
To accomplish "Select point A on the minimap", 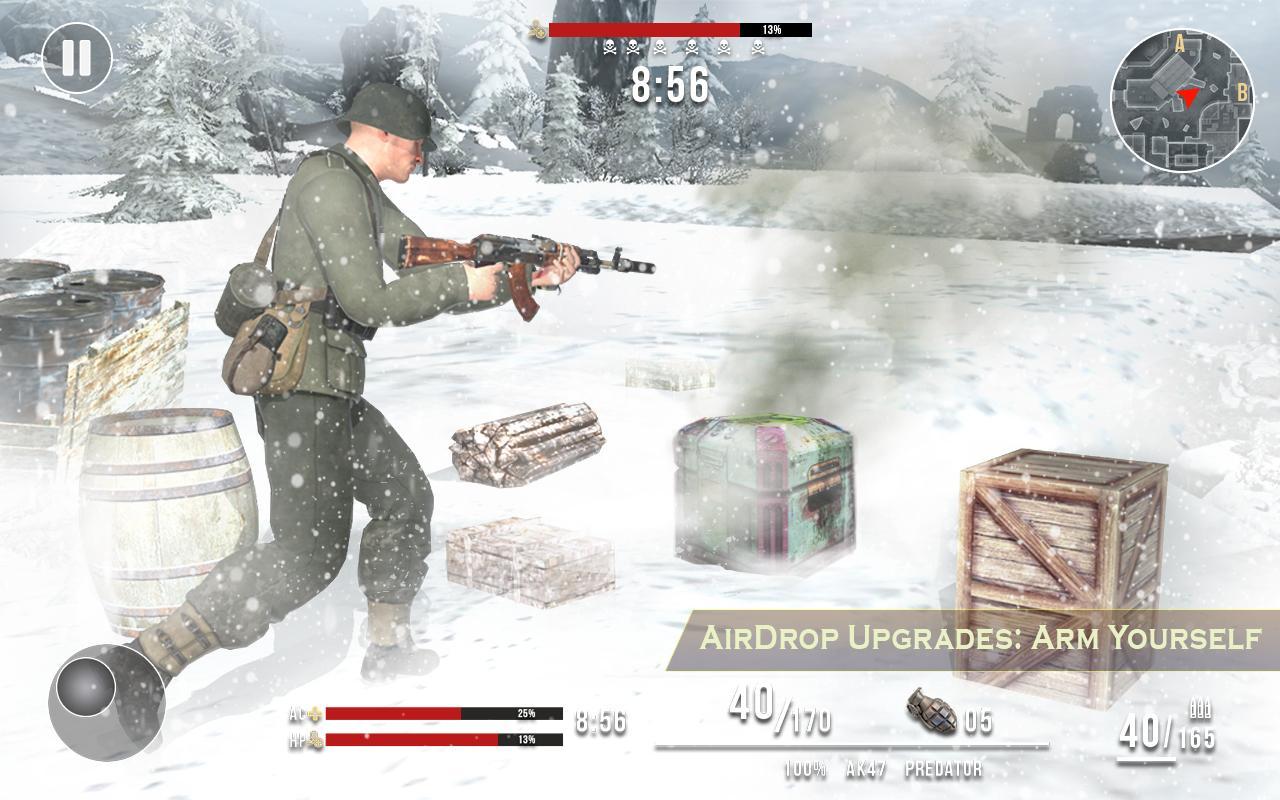I will coord(1180,44).
